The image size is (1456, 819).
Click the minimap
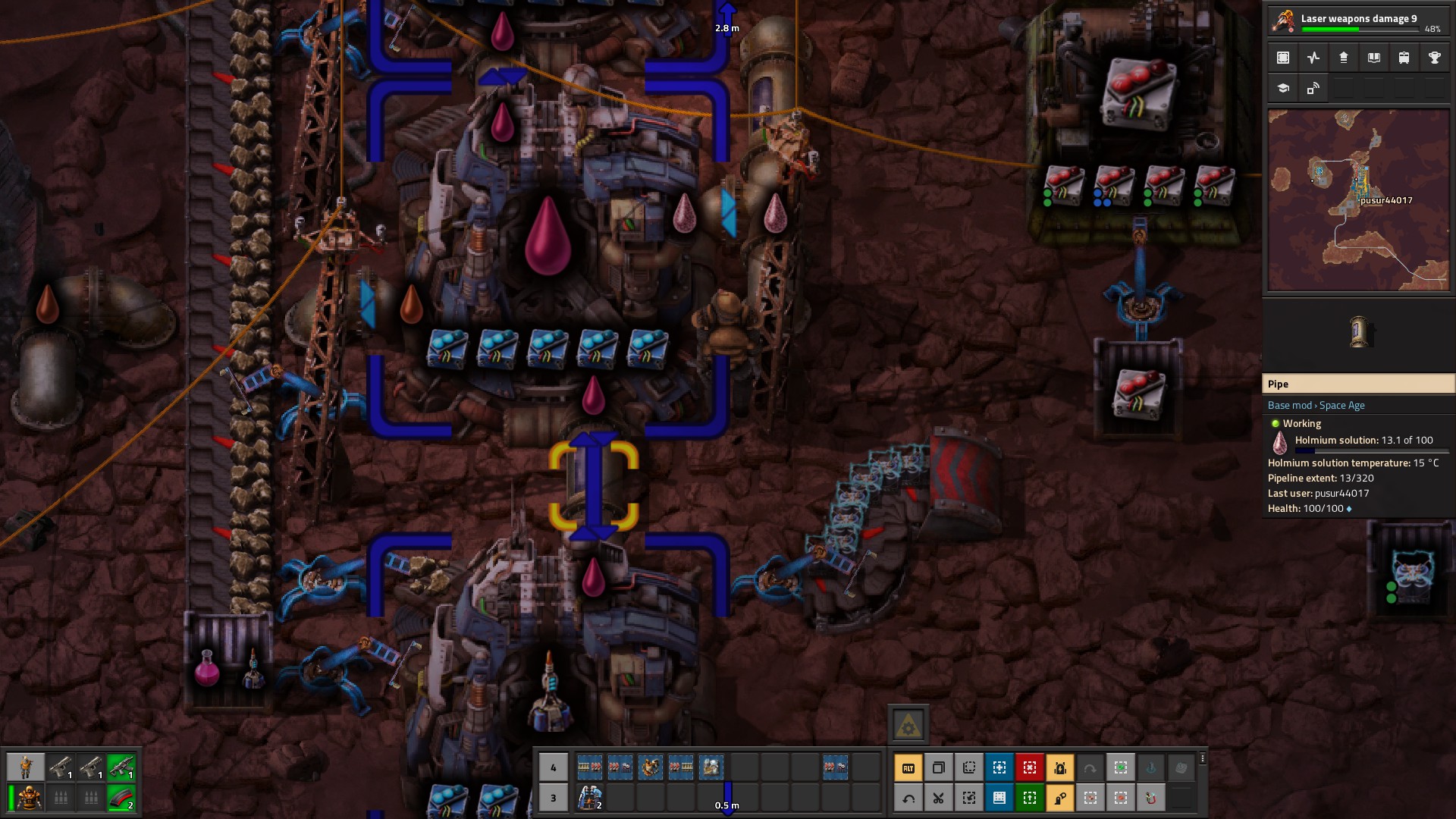(x=1358, y=200)
